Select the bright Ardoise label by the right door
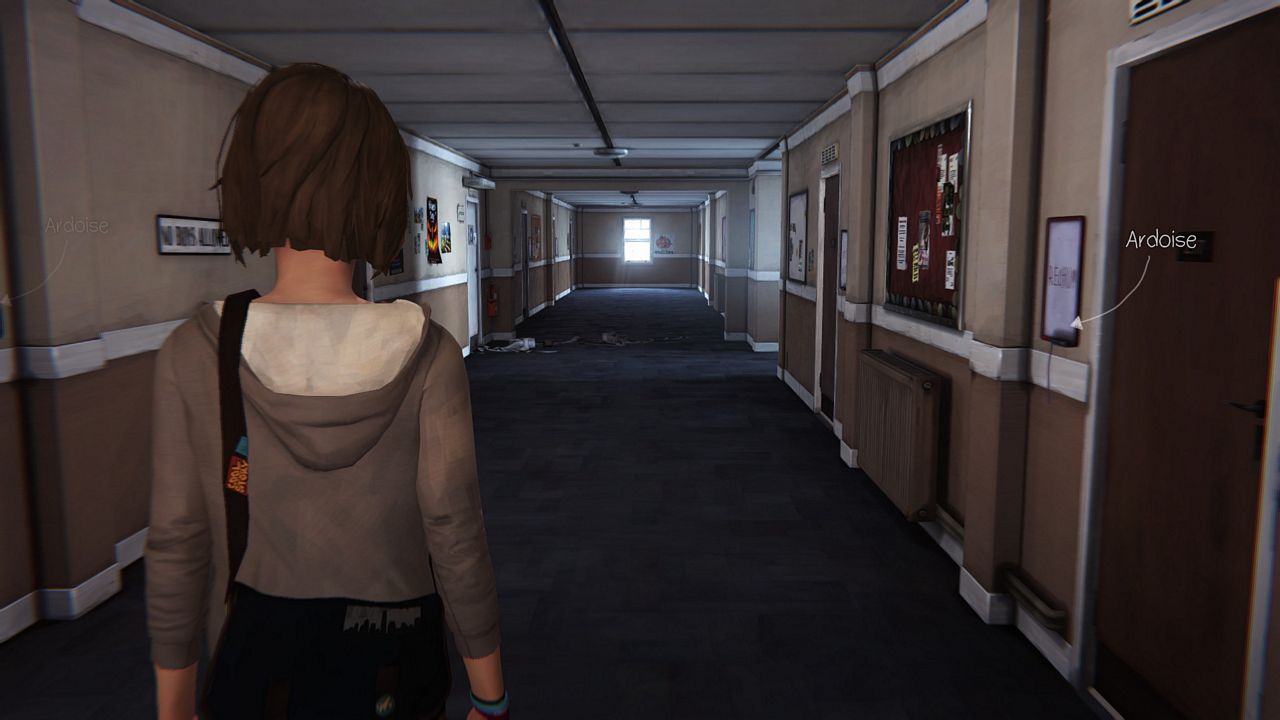This screenshot has width=1280, height=720. tap(1160, 240)
